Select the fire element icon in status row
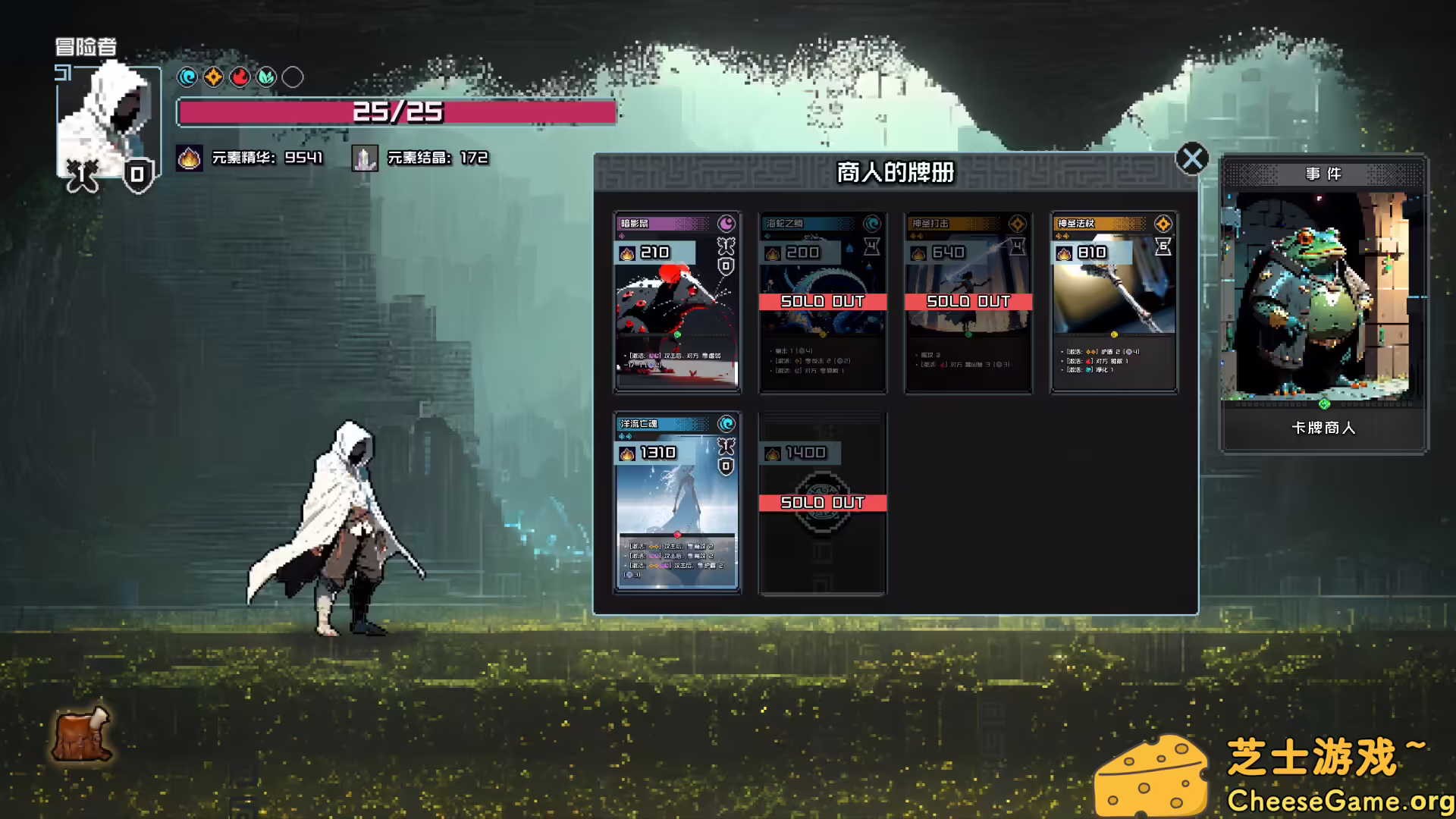 pyautogui.click(x=239, y=77)
